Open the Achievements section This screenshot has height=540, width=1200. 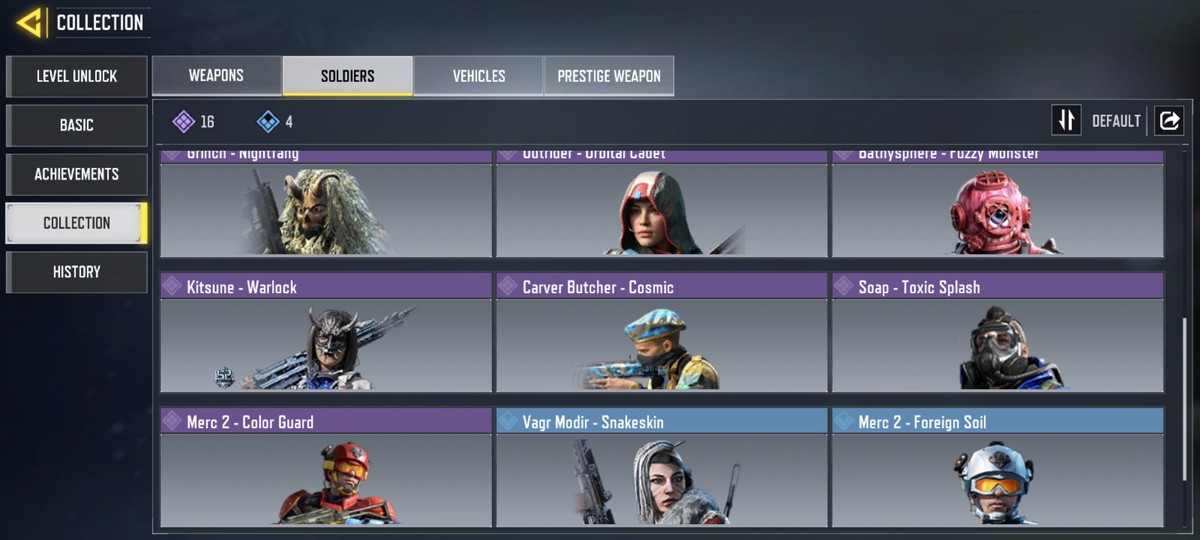77,174
